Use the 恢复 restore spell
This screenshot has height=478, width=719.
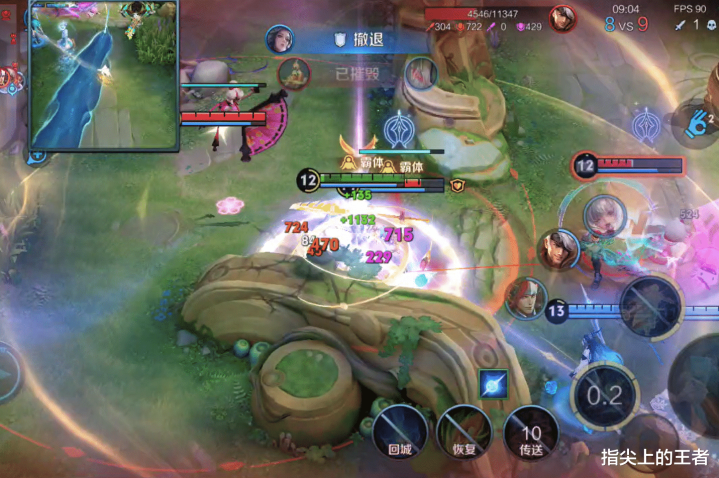click(464, 432)
